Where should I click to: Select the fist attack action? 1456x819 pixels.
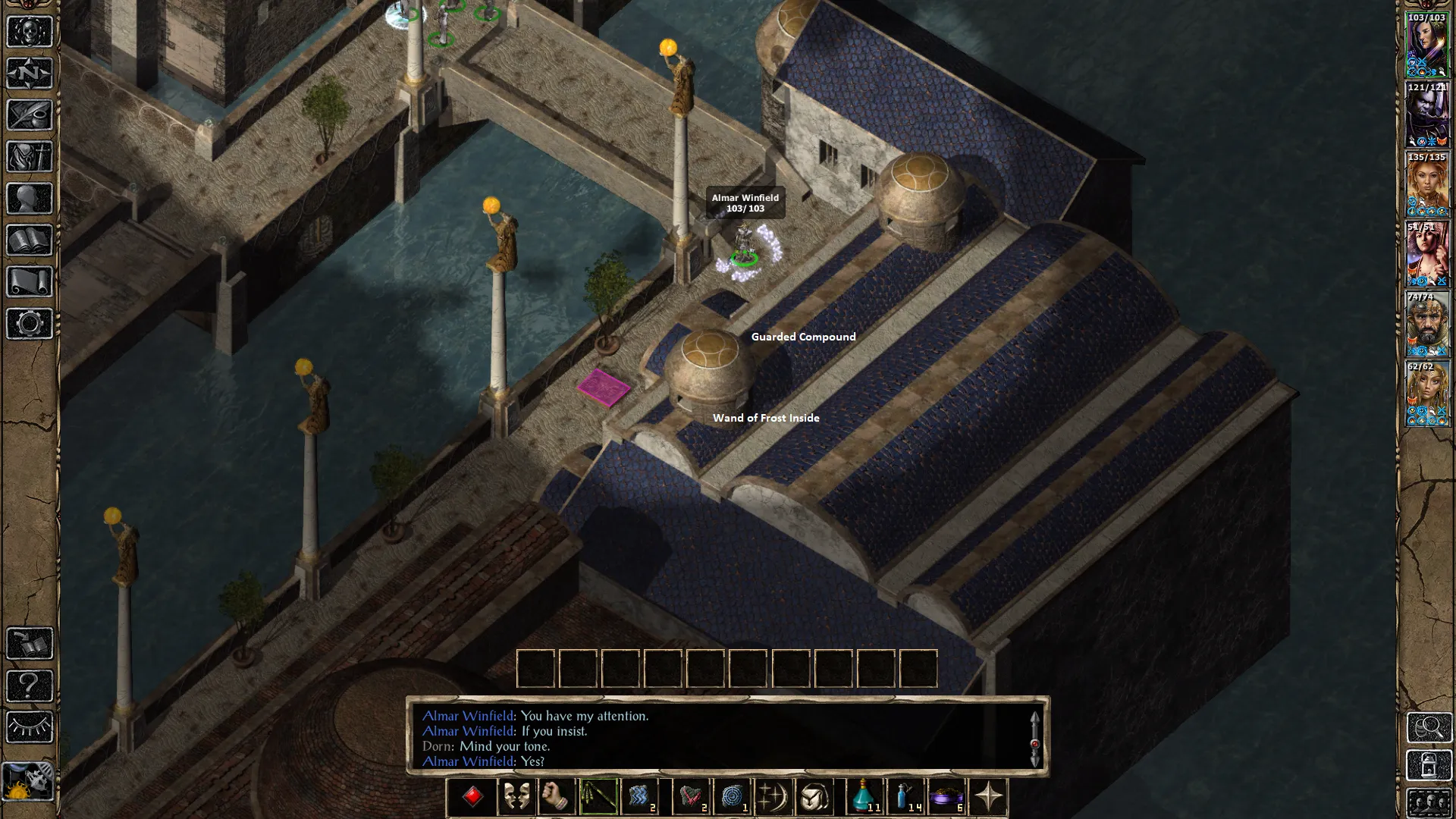click(557, 797)
